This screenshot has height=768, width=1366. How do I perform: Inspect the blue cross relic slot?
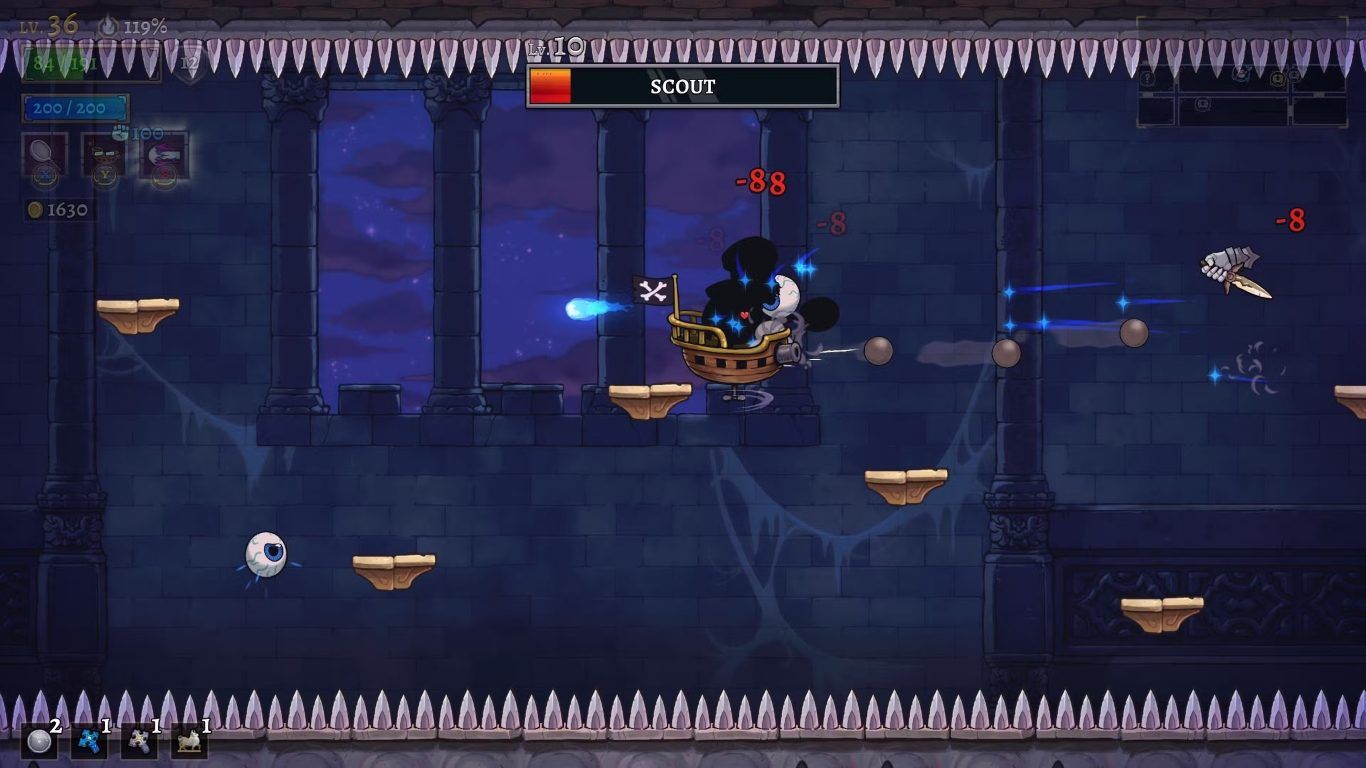click(x=89, y=741)
